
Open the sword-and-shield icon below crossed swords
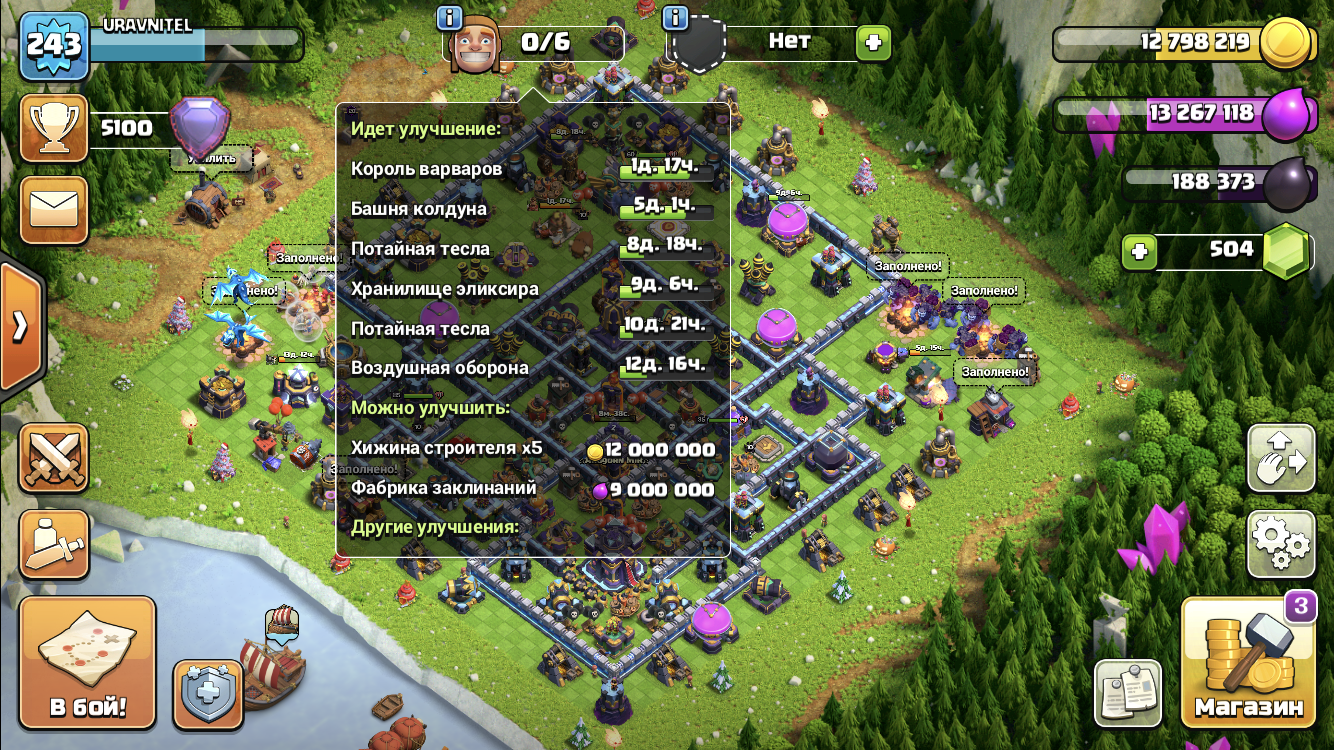click(x=54, y=544)
